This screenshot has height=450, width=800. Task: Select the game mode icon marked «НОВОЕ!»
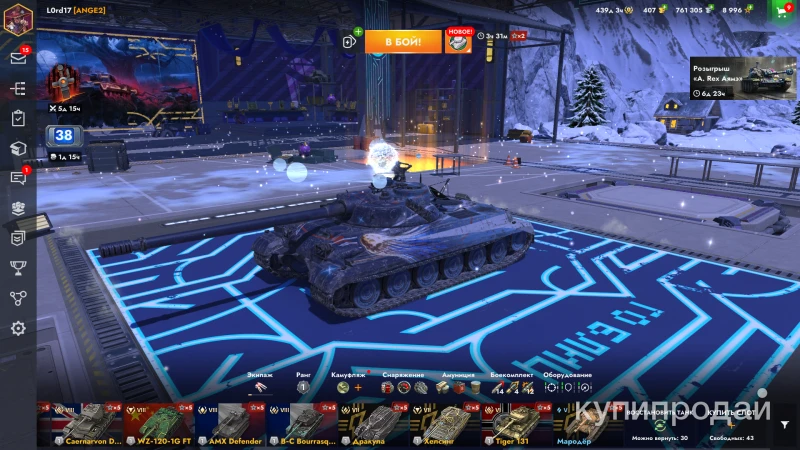[458, 41]
